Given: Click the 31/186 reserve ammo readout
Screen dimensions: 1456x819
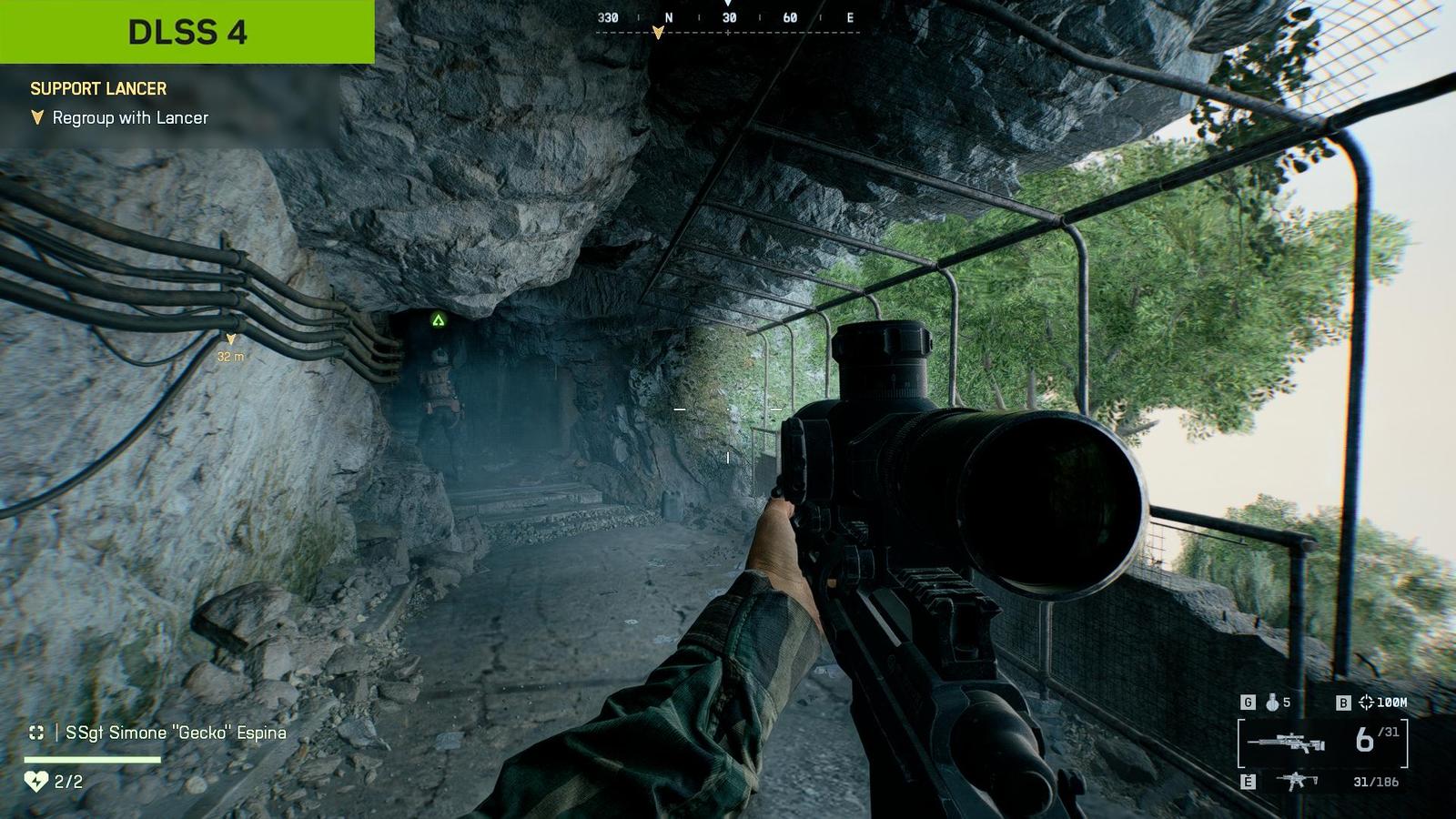Looking at the screenshot, I should tap(1376, 781).
